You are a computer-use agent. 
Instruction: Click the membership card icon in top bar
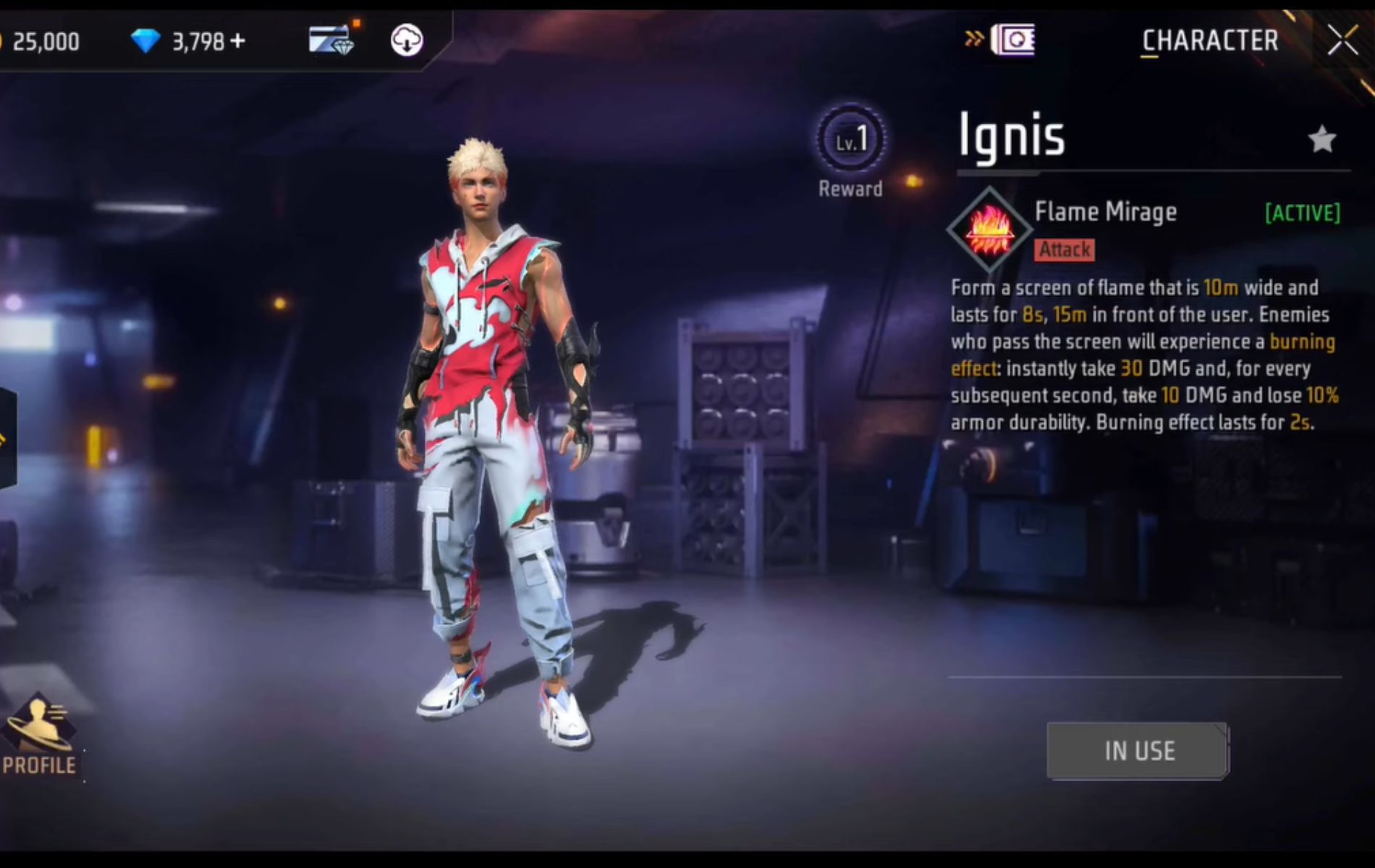point(331,41)
